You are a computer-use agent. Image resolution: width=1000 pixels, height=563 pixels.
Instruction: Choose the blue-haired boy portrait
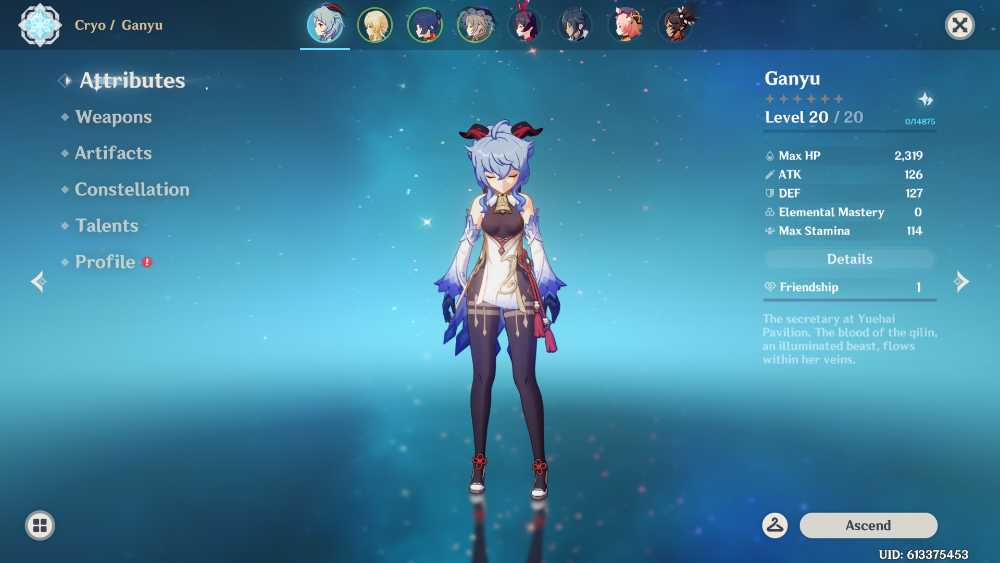coord(425,25)
